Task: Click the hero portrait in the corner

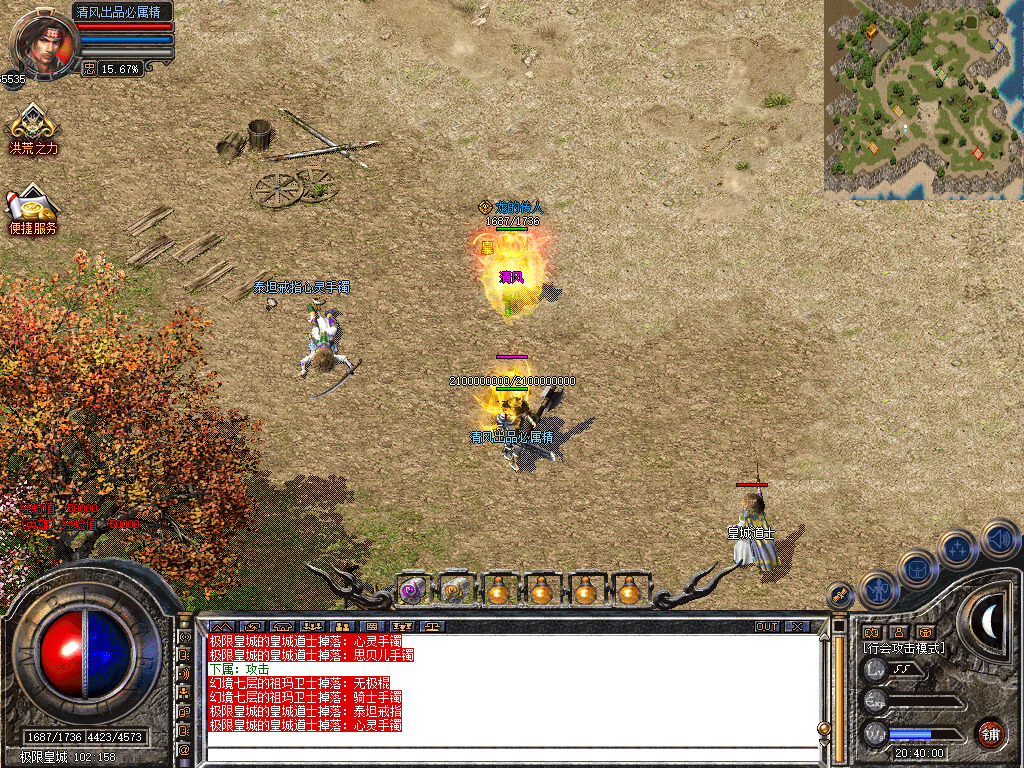Action: [42, 42]
